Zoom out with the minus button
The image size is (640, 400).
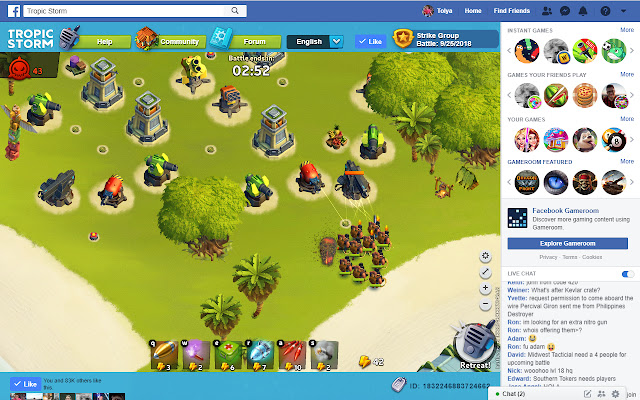click(485, 304)
